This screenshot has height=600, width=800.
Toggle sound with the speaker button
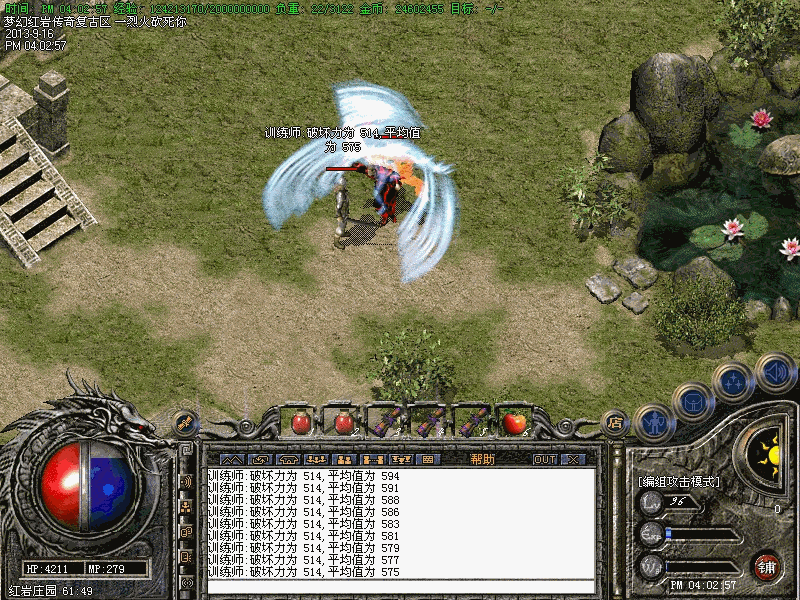(775, 373)
